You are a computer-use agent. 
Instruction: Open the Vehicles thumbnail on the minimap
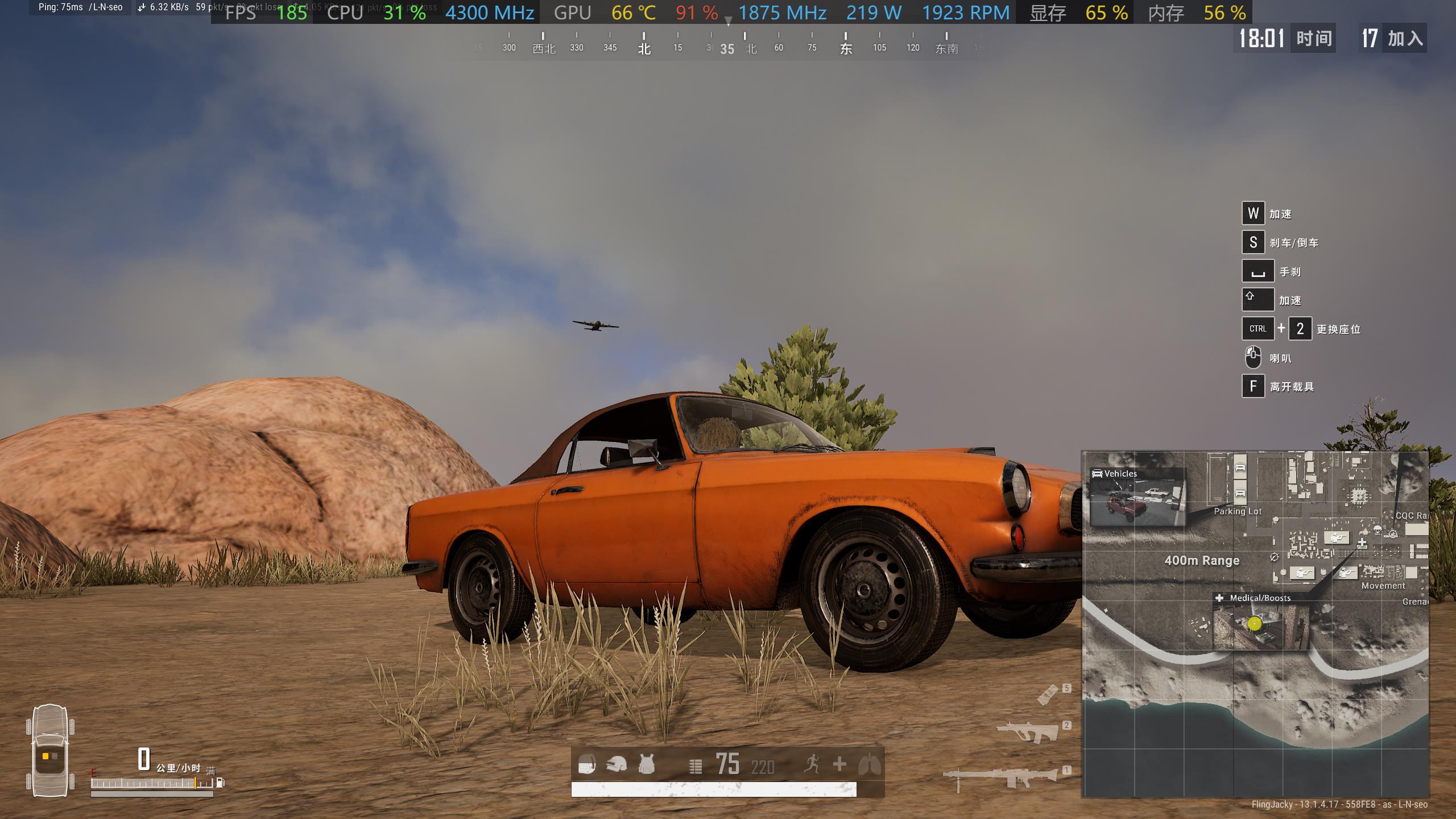pos(1137,497)
